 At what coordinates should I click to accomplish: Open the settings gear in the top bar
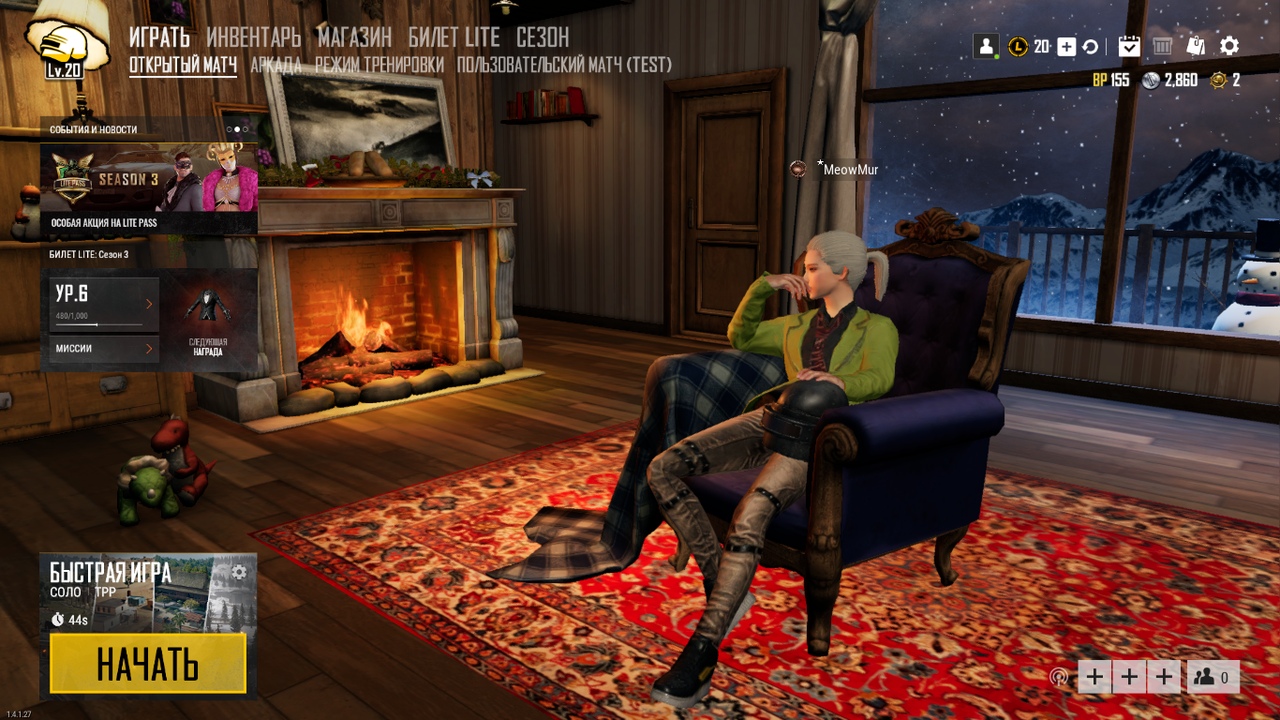[x=1229, y=46]
